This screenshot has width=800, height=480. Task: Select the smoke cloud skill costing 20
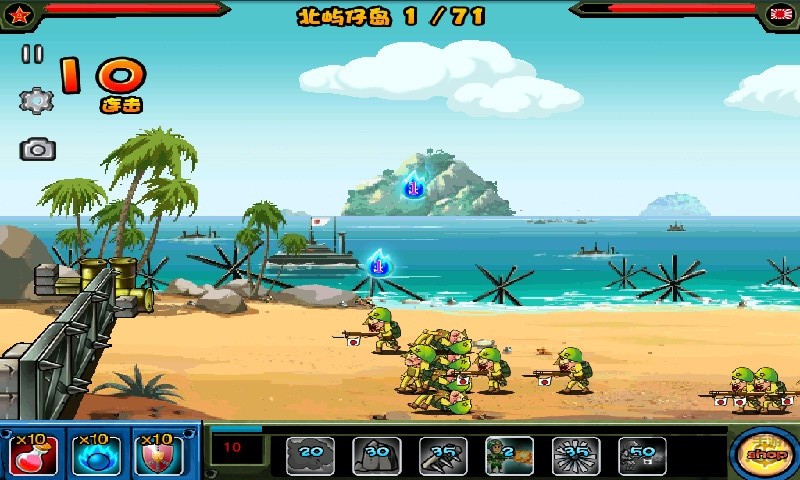tap(311, 455)
